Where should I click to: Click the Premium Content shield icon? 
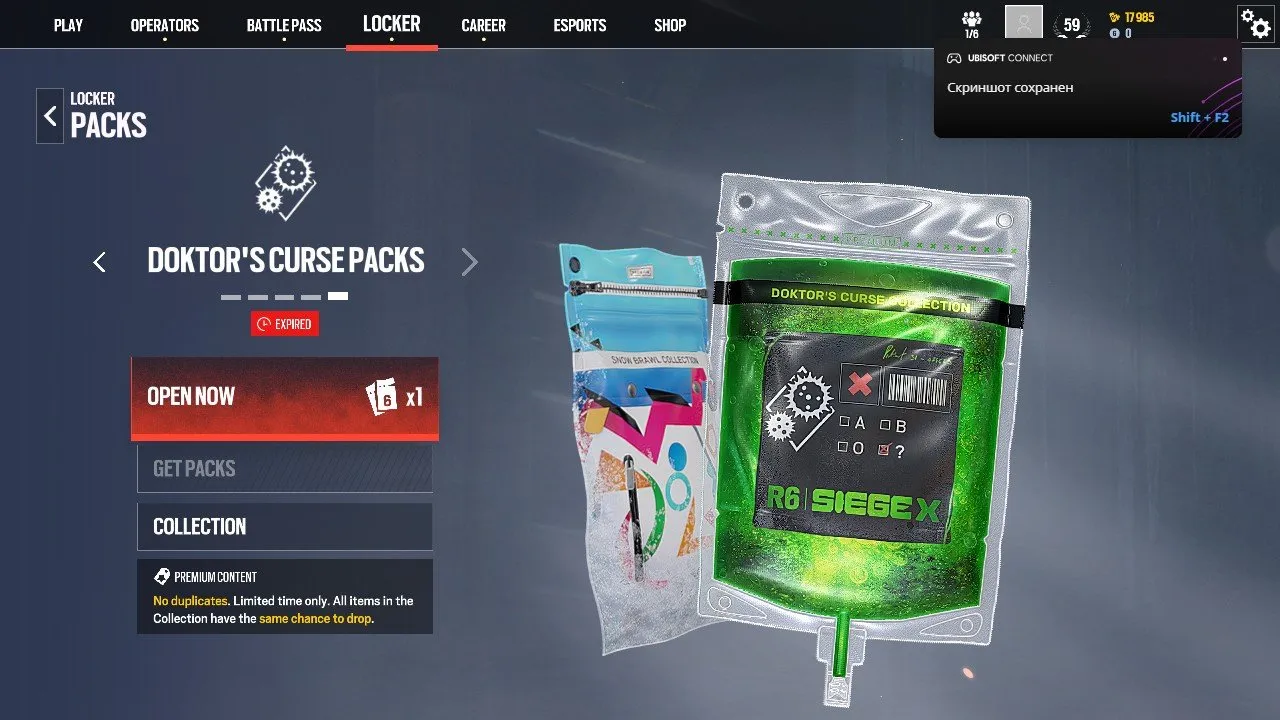pyautogui.click(x=163, y=576)
